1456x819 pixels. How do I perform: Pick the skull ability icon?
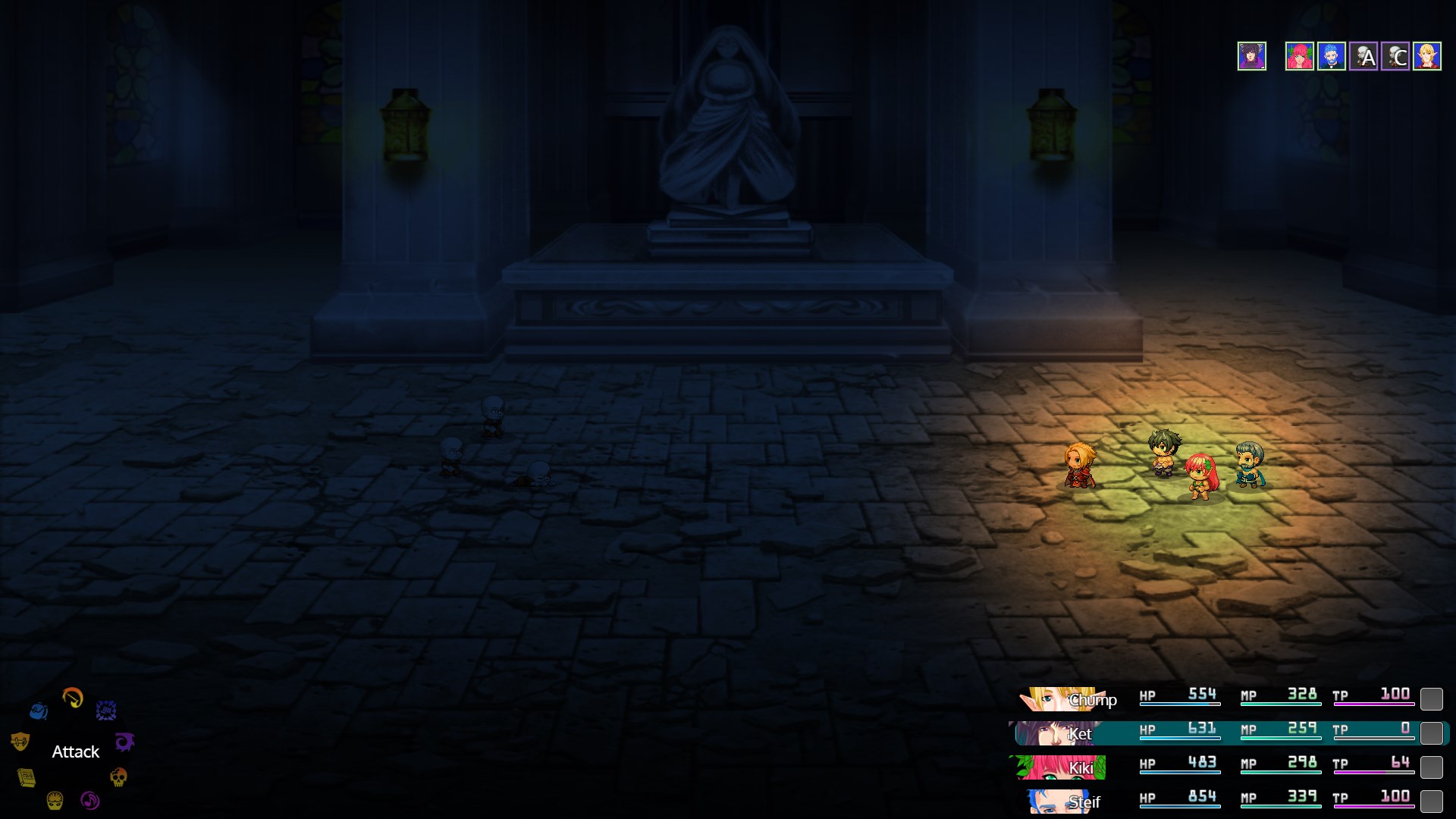pyautogui.click(x=118, y=777)
